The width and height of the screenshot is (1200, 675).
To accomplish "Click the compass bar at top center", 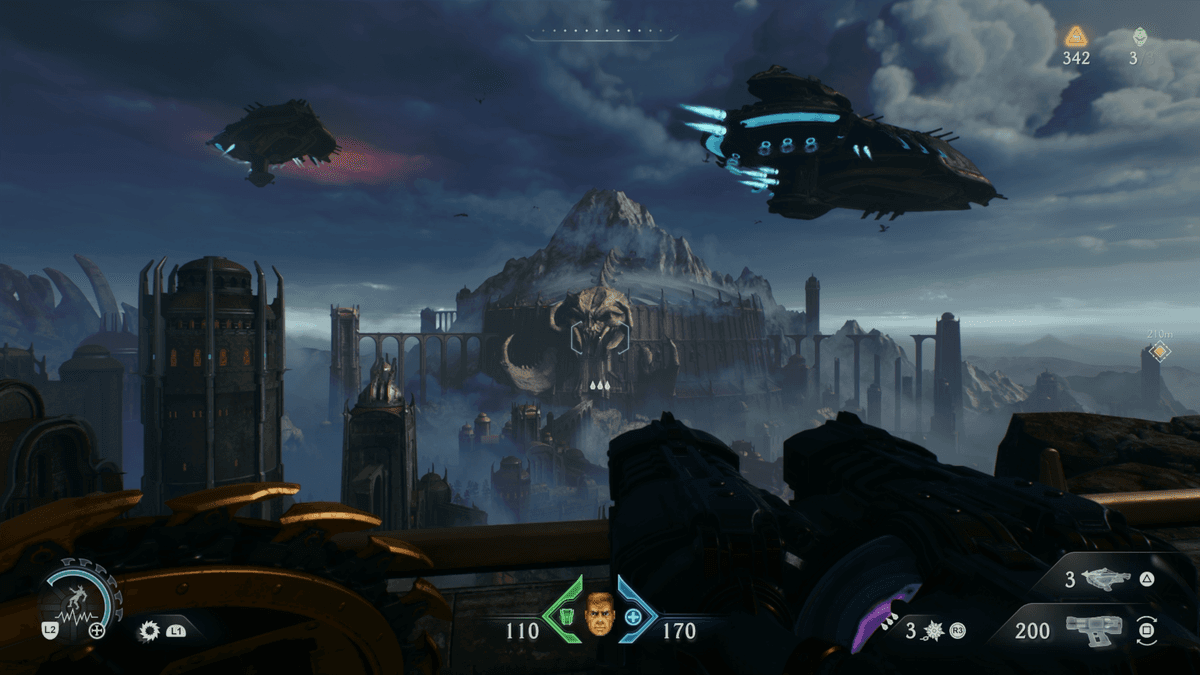I will [602, 37].
